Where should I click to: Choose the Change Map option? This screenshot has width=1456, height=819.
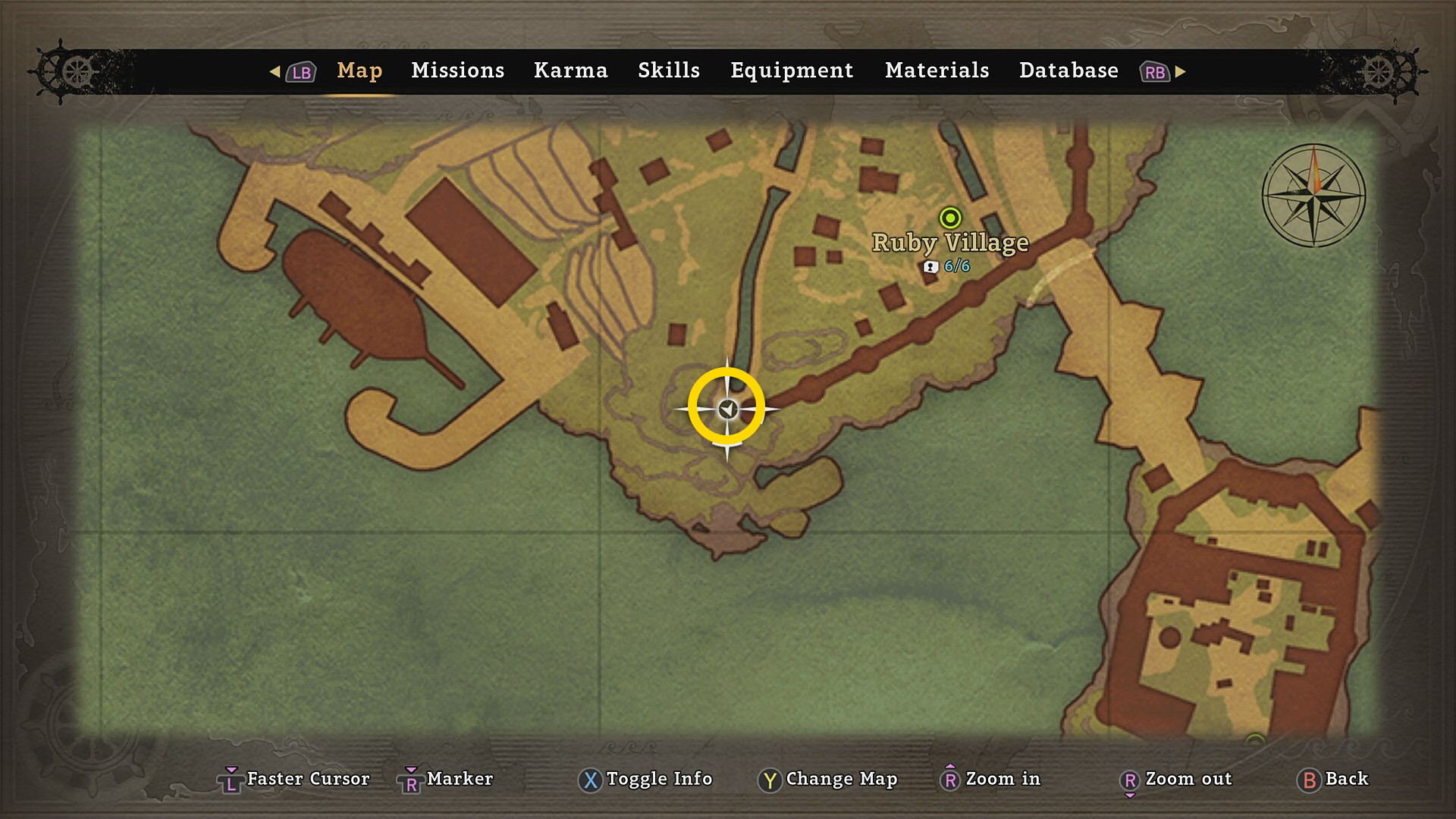click(827, 779)
